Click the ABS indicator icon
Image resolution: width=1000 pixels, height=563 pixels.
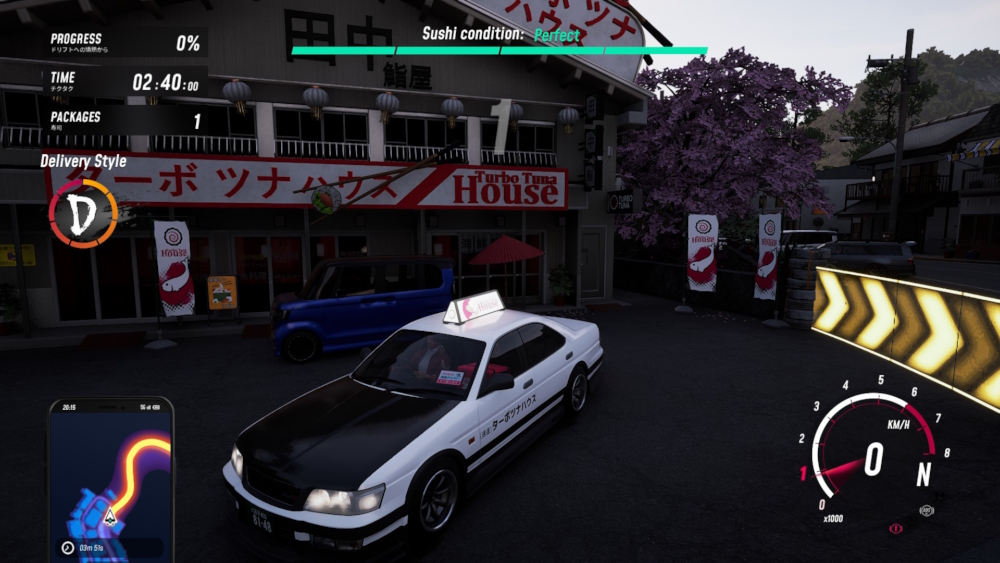click(926, 510)
